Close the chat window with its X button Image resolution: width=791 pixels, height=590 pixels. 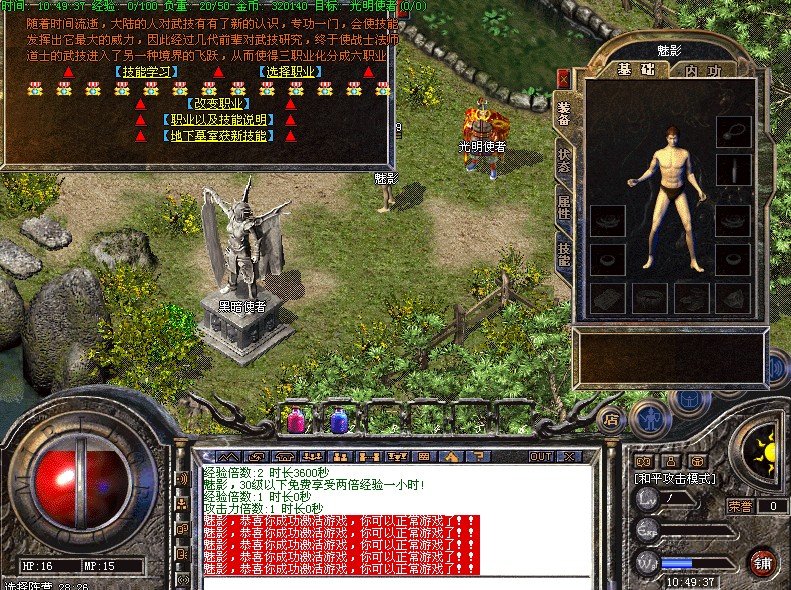click(x=571, y=456)
